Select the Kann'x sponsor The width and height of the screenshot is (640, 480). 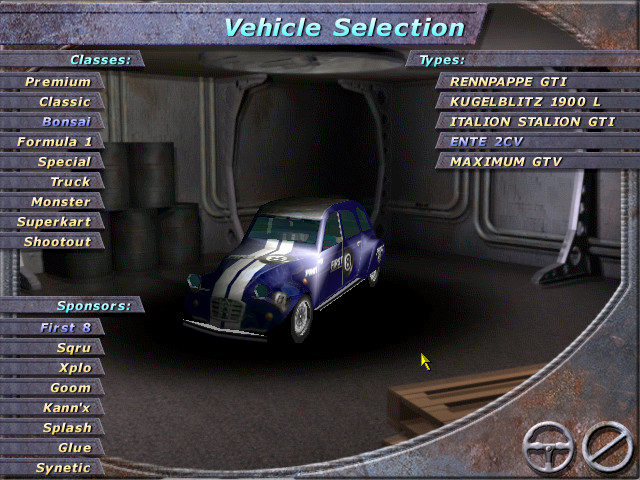point(66,408)
